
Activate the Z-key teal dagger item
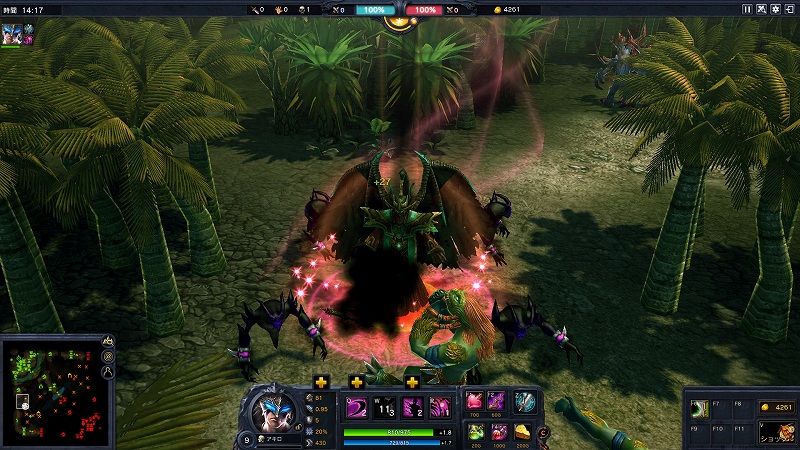click(525, 402)
